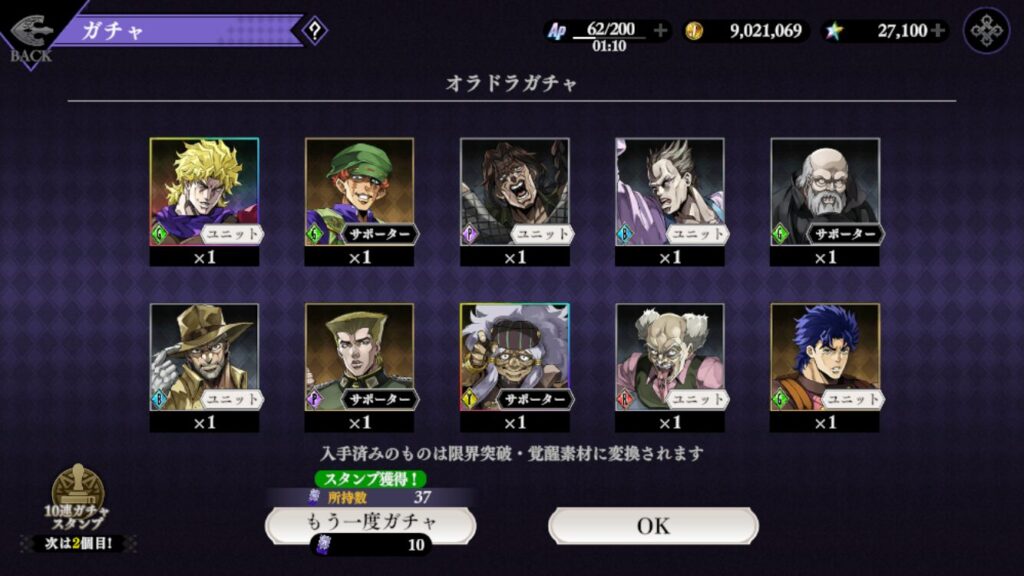View white-haired goggles supporter card
The image size is (1024, 576).
514,357
